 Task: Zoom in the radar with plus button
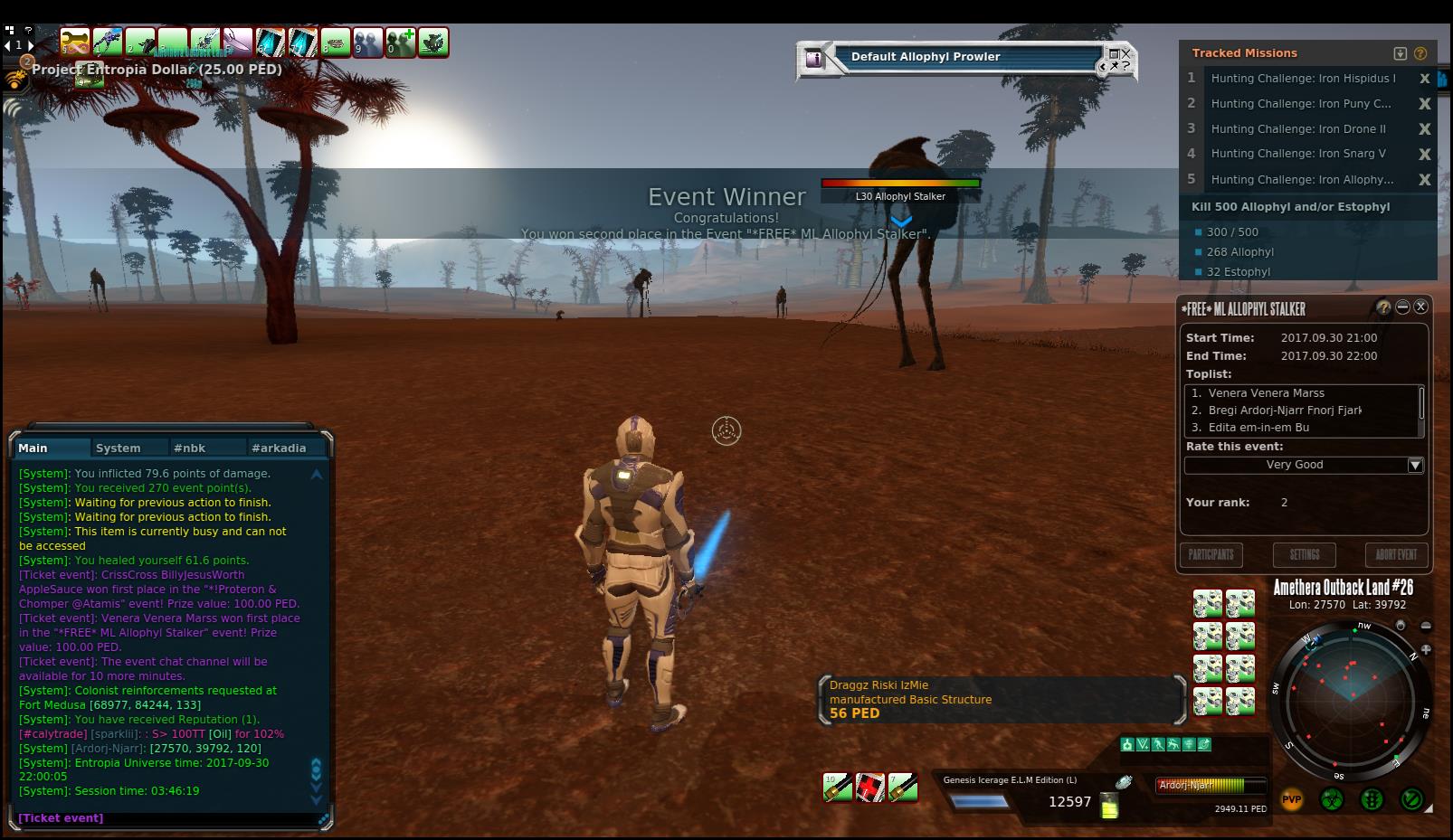point(1426,649)
